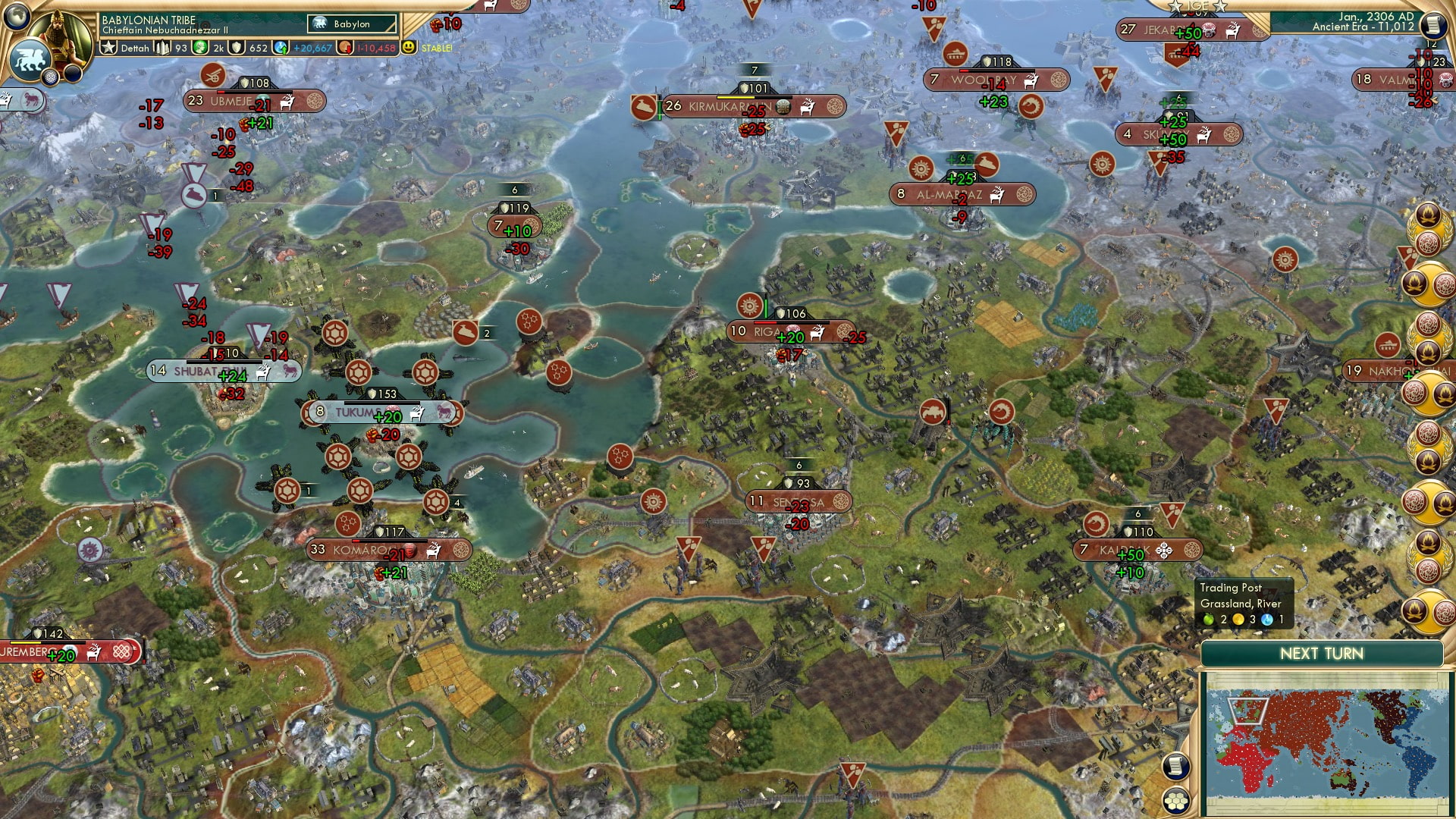Open the Babylon capital banner dropdown
This screenshot has height=819, width=1456.
pyautogui.click(x=352, y=24)
